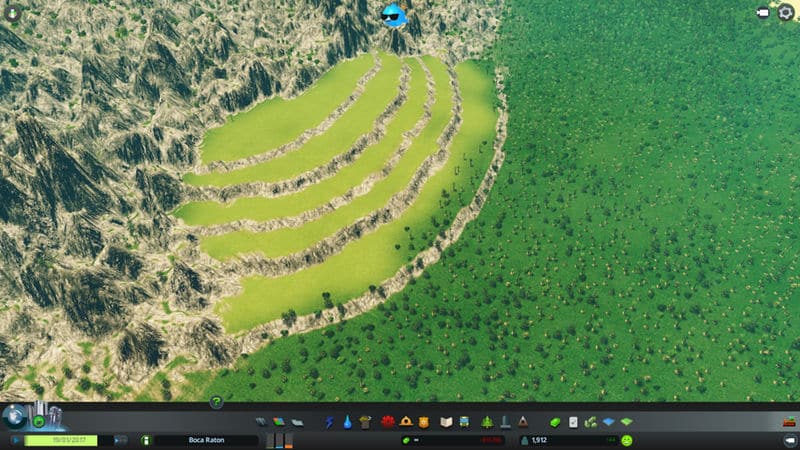Open the police badge services menu
This screenshot has height=450, width=800.
[x=425, y=422]
